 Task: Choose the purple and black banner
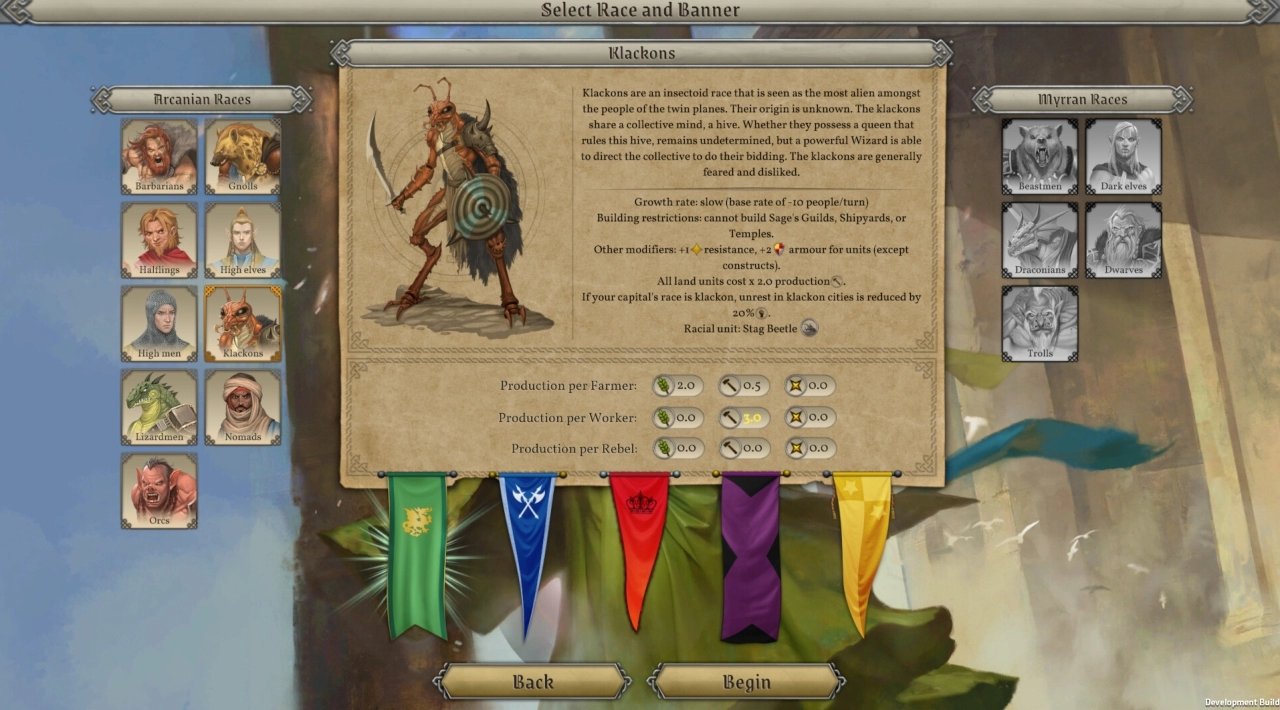750,555
